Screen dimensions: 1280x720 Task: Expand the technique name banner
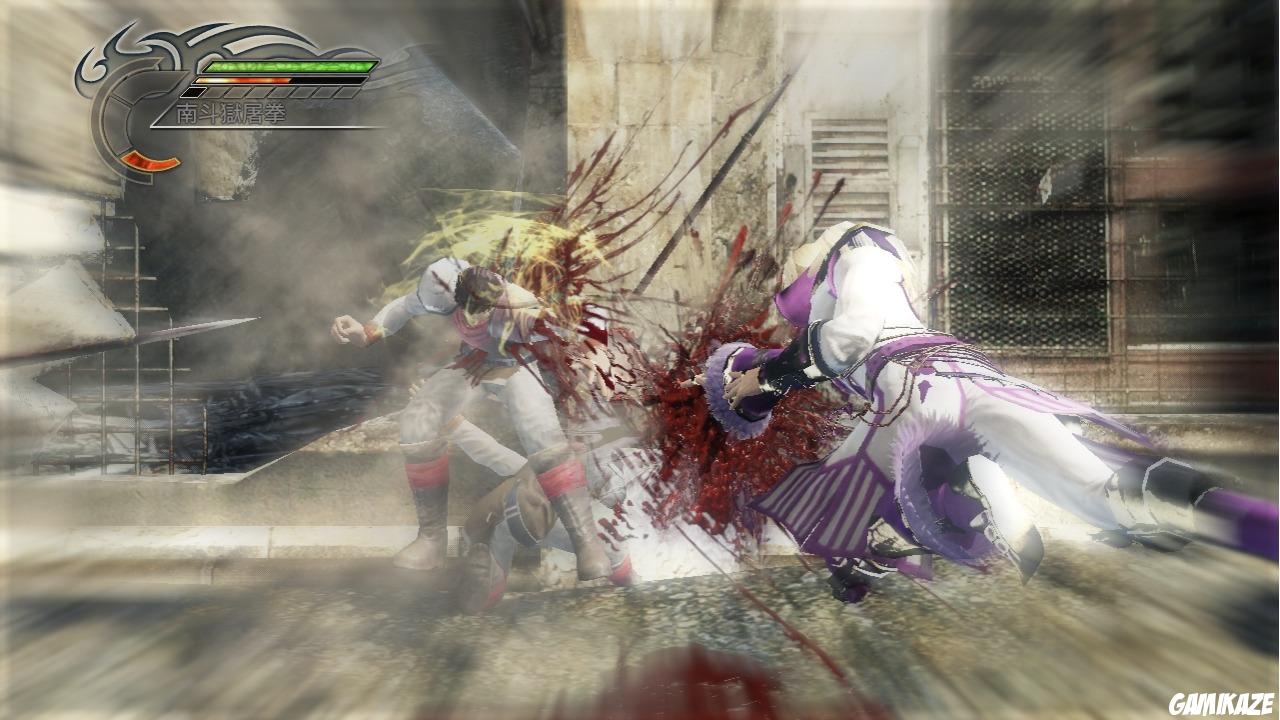(229, 111)
